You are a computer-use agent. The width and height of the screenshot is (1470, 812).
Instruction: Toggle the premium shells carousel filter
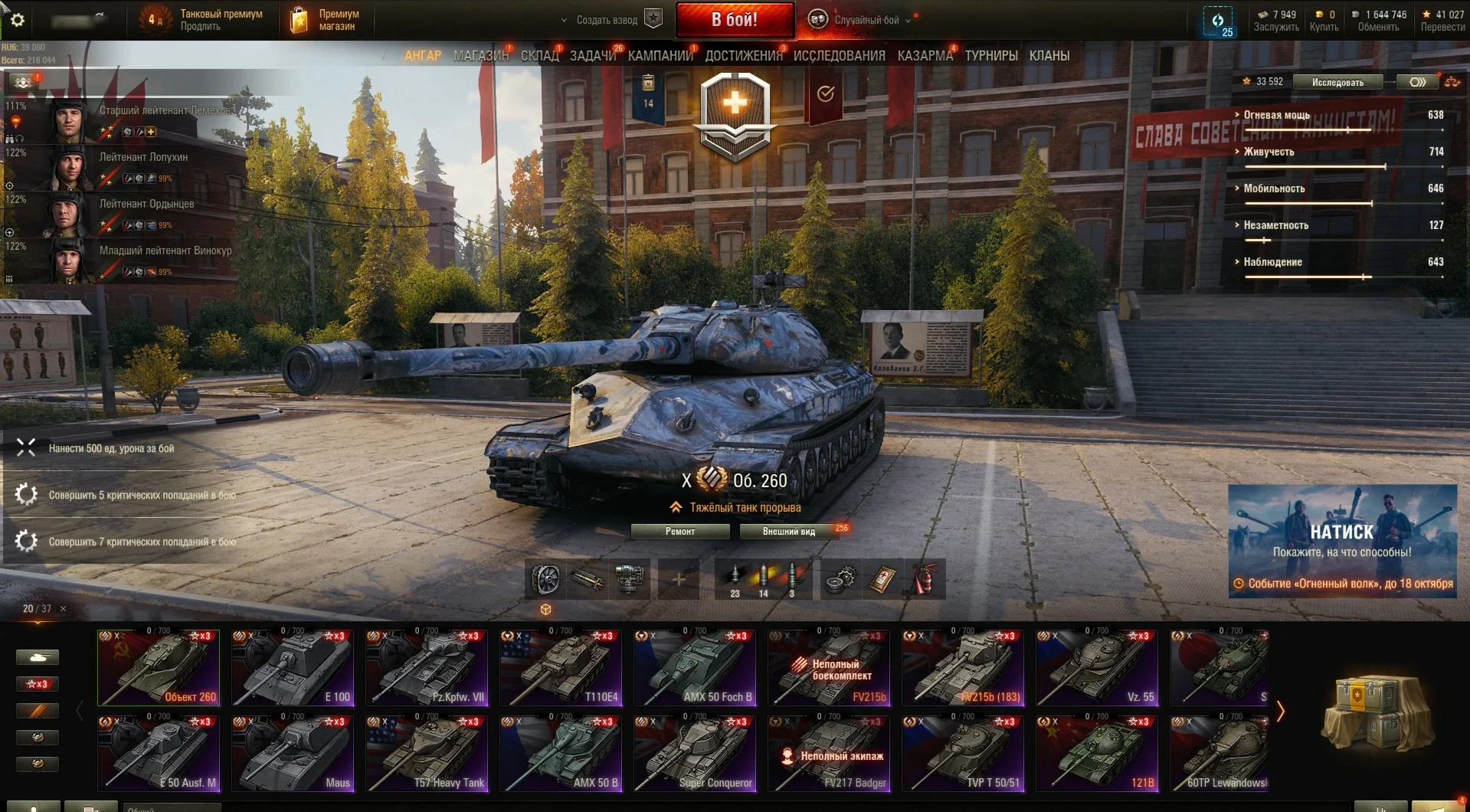pos(37,711)
